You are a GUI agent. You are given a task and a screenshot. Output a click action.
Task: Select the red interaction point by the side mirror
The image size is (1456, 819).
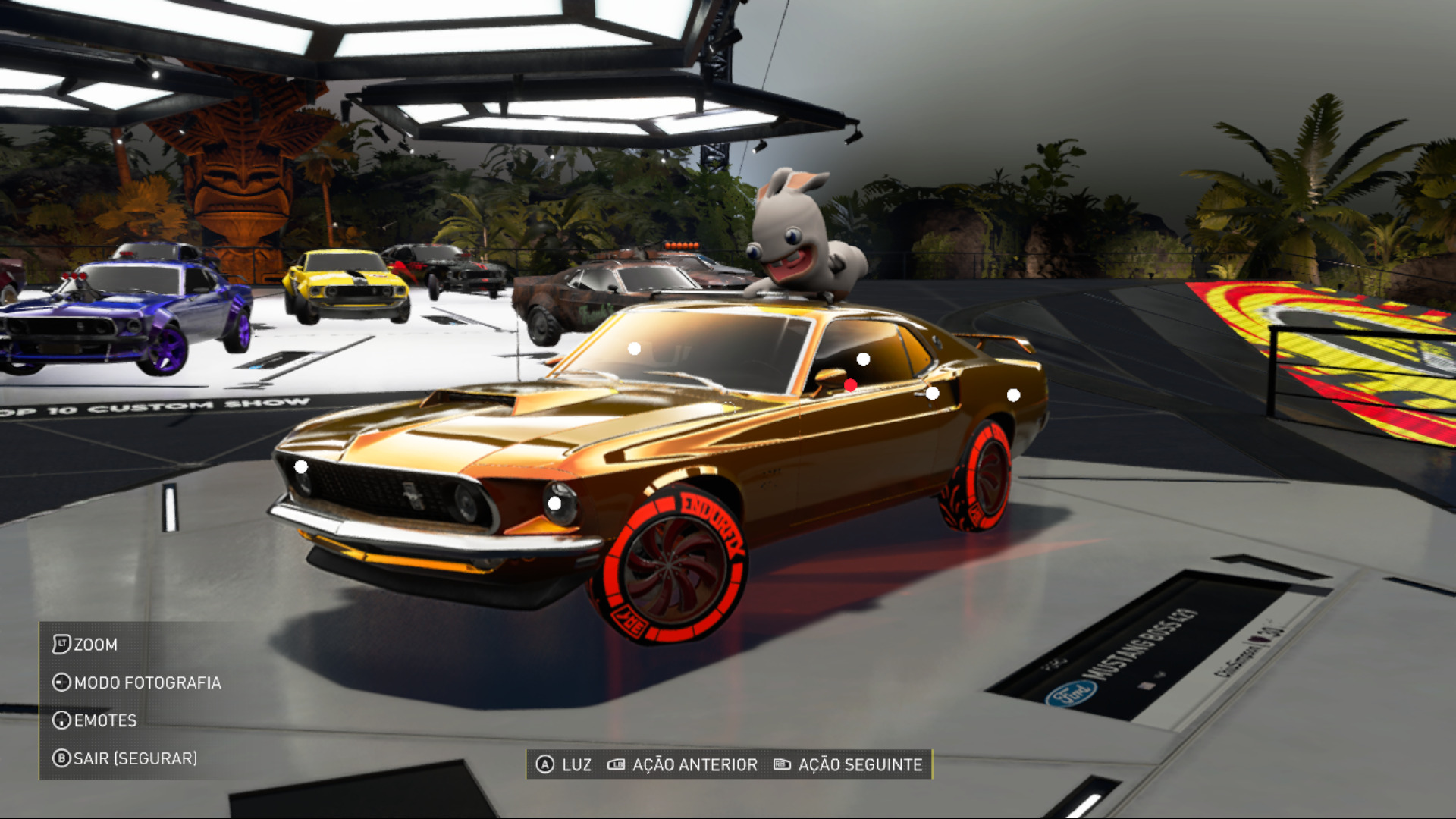(x=850, y=385)
